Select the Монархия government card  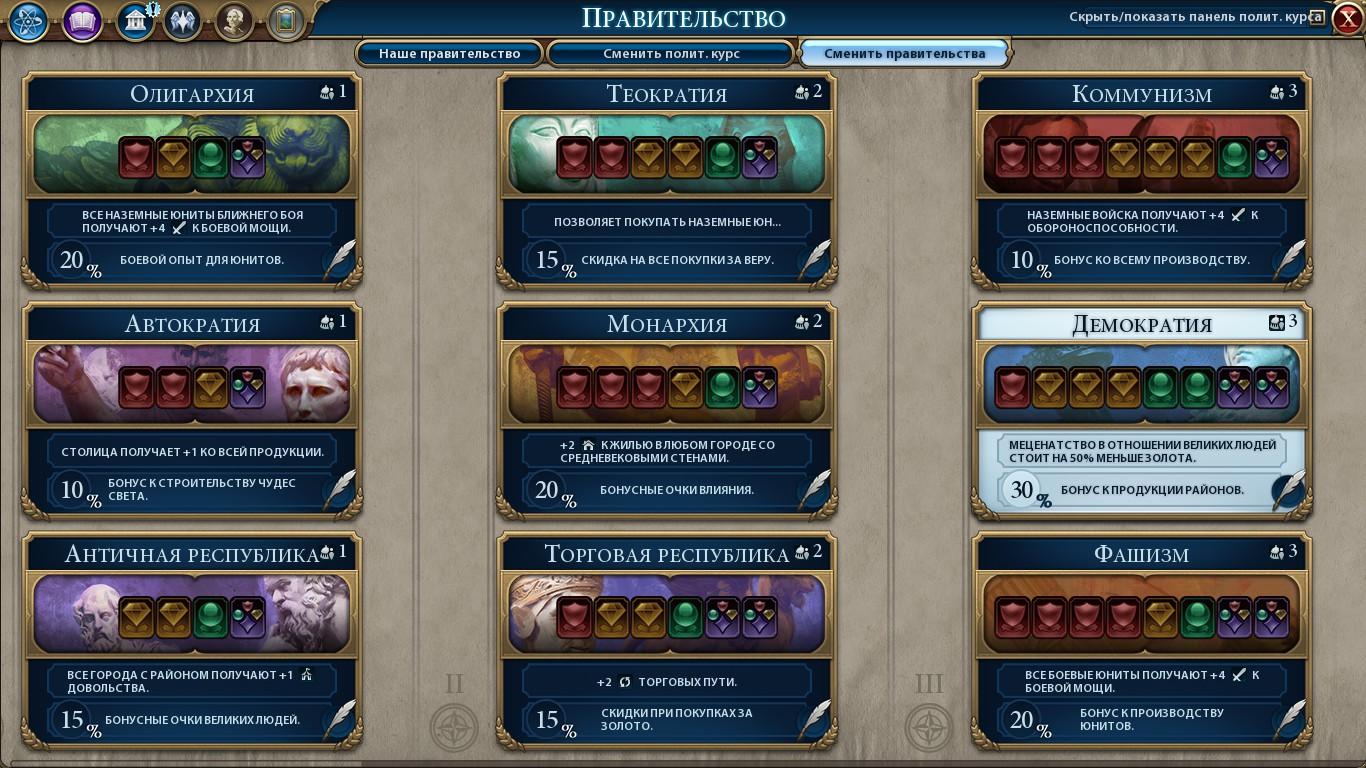tap(667, 410)
